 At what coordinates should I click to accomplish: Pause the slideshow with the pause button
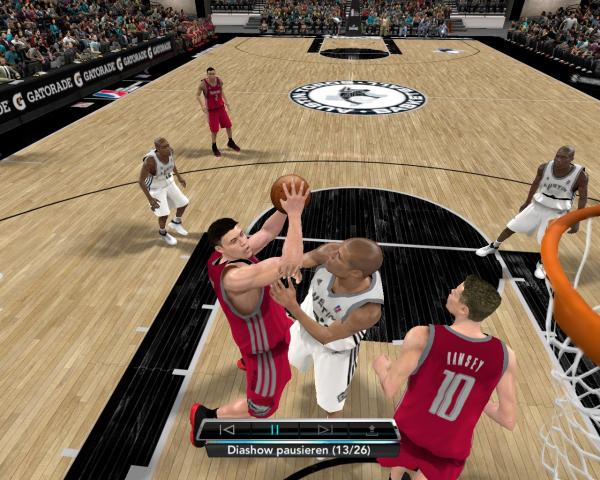[275, 430]
